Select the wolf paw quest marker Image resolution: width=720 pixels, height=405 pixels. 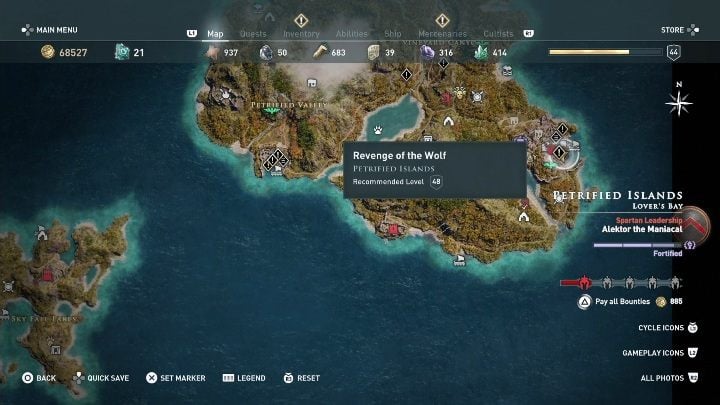click(x=379, y=130)
